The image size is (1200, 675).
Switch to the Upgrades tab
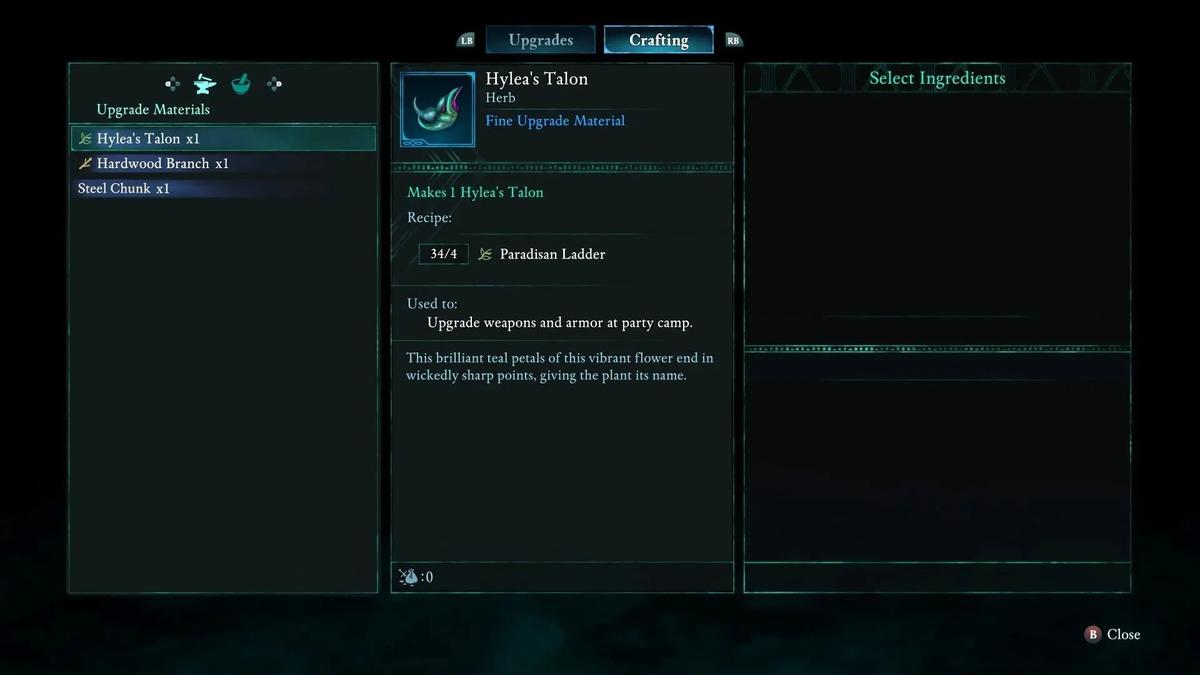coord(540,40)
